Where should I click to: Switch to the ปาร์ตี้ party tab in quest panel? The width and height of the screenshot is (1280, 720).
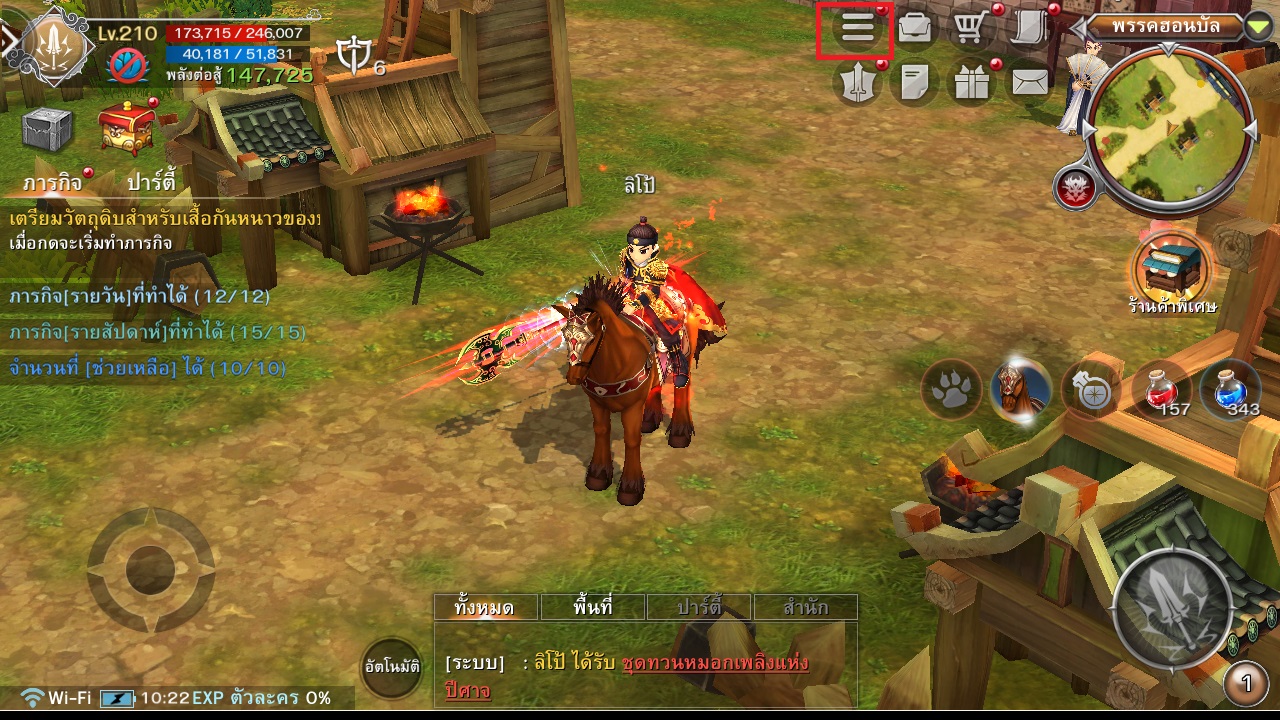coord(152,182)
